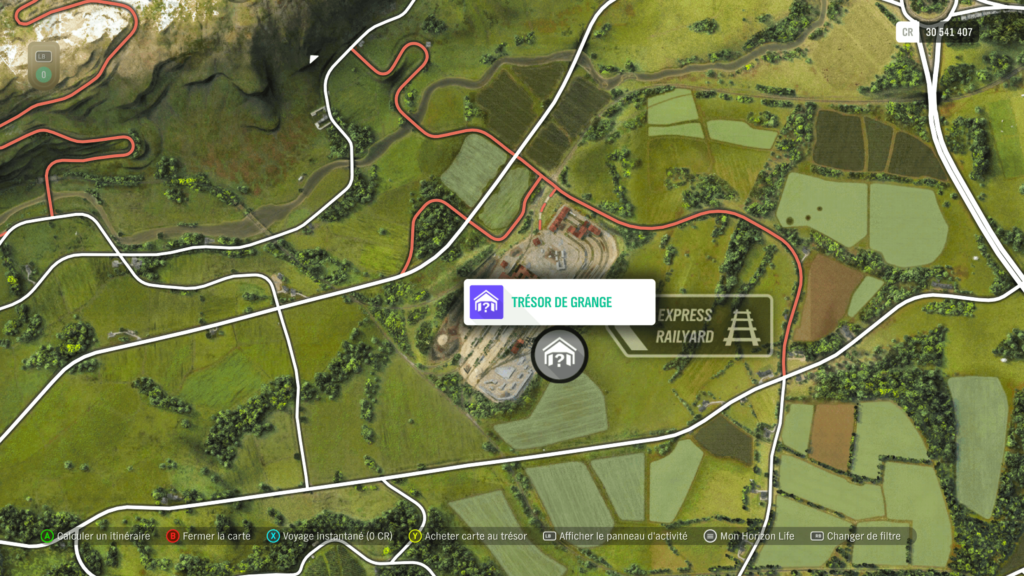The height and width of the screenshot is (576, 1024).
Task: Open the collapsed activity panel with green badge
Action: (43, 65)
